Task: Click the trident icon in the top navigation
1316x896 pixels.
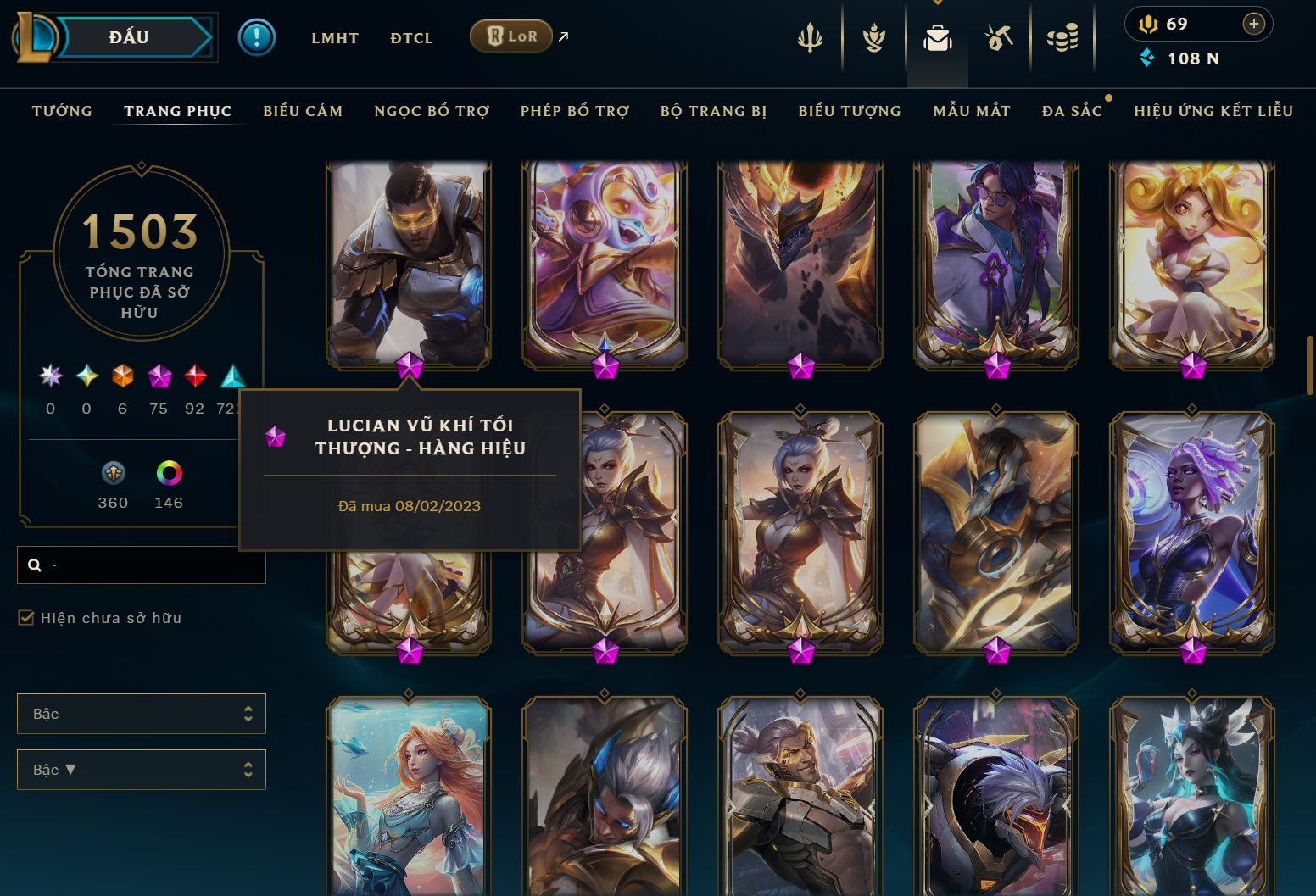Action: click(x=810, y=38)
